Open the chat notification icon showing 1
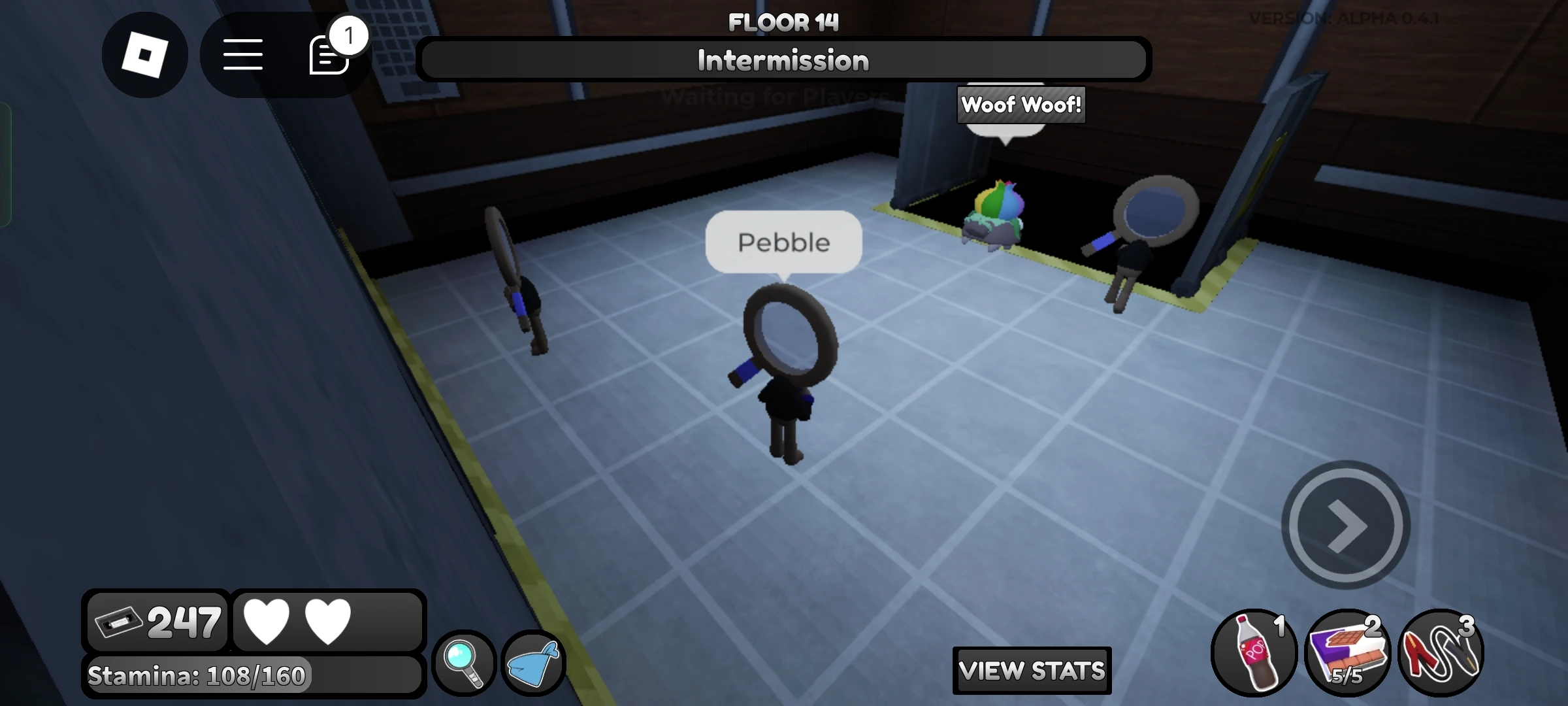Image resolution: width=1568 pixels, height=706 pixels. coord(329,55)
